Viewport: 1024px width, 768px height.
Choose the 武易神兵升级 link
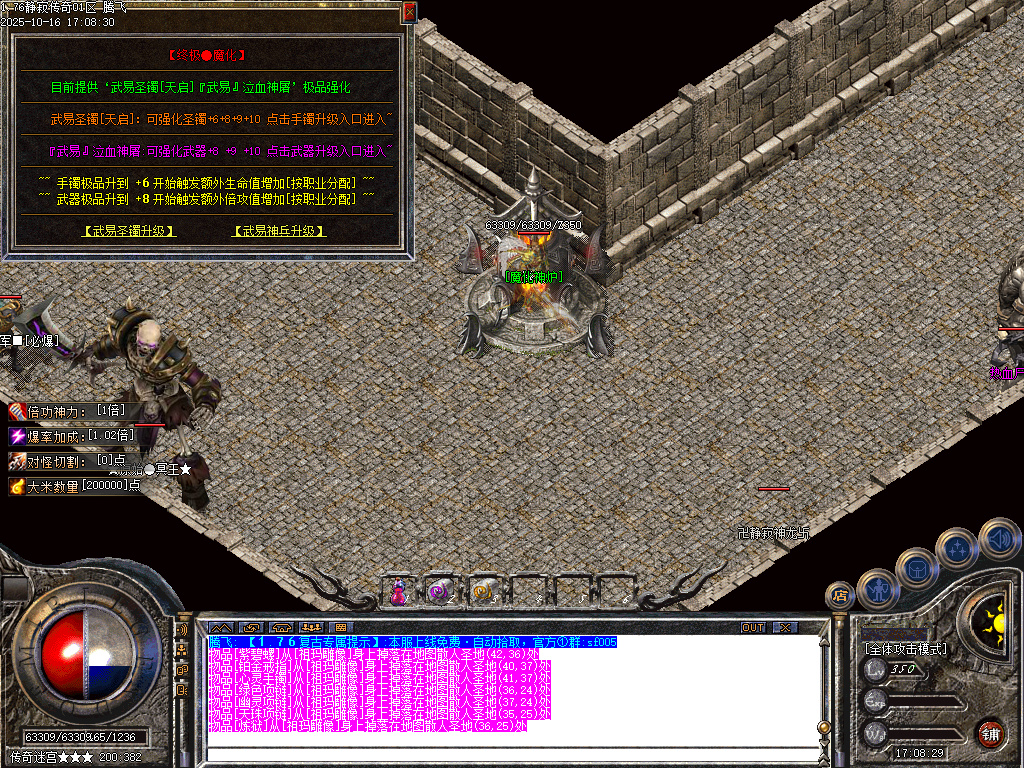(x=279, y=231)
